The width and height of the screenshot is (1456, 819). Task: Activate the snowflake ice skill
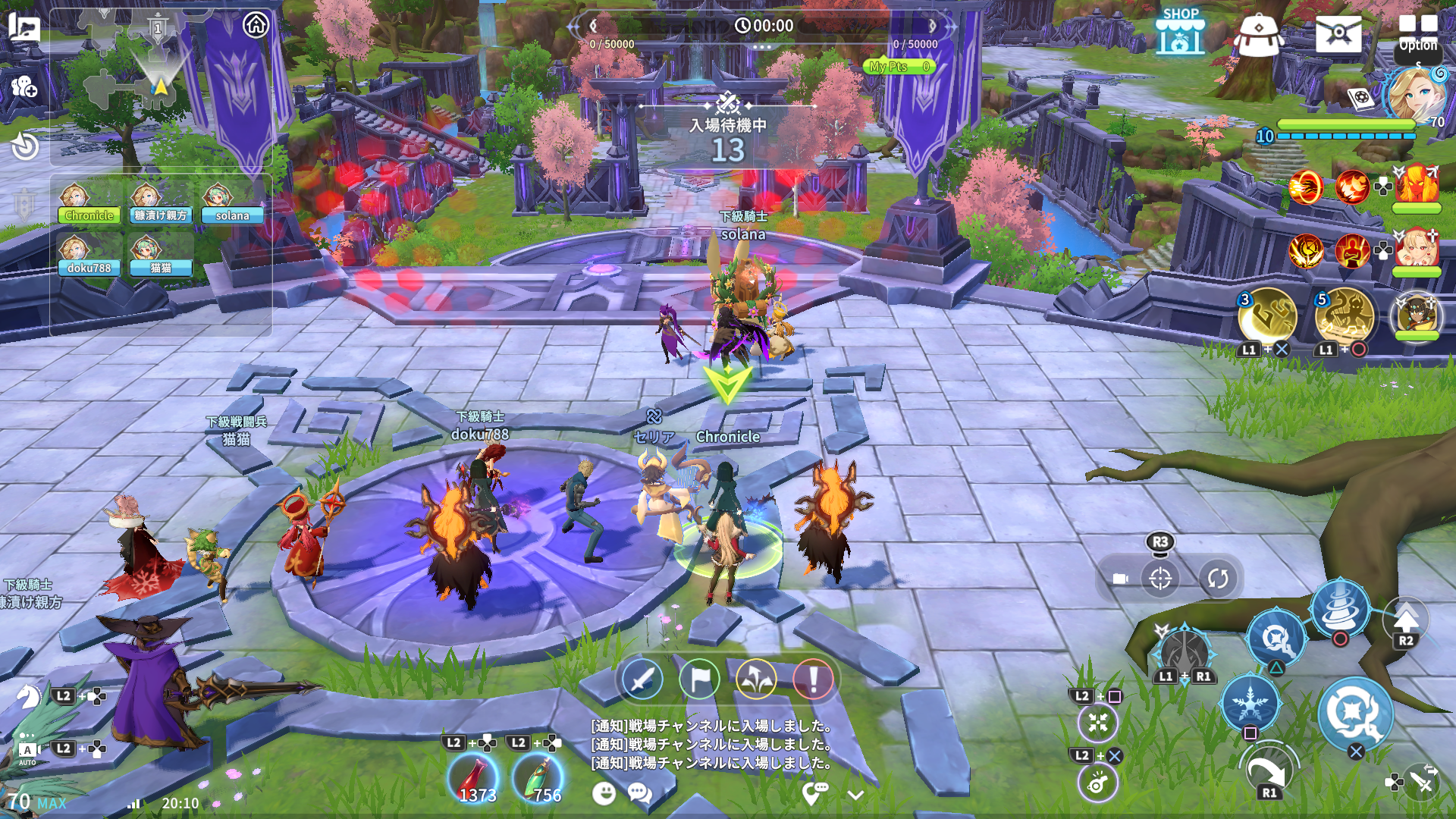pos(1250,703)
